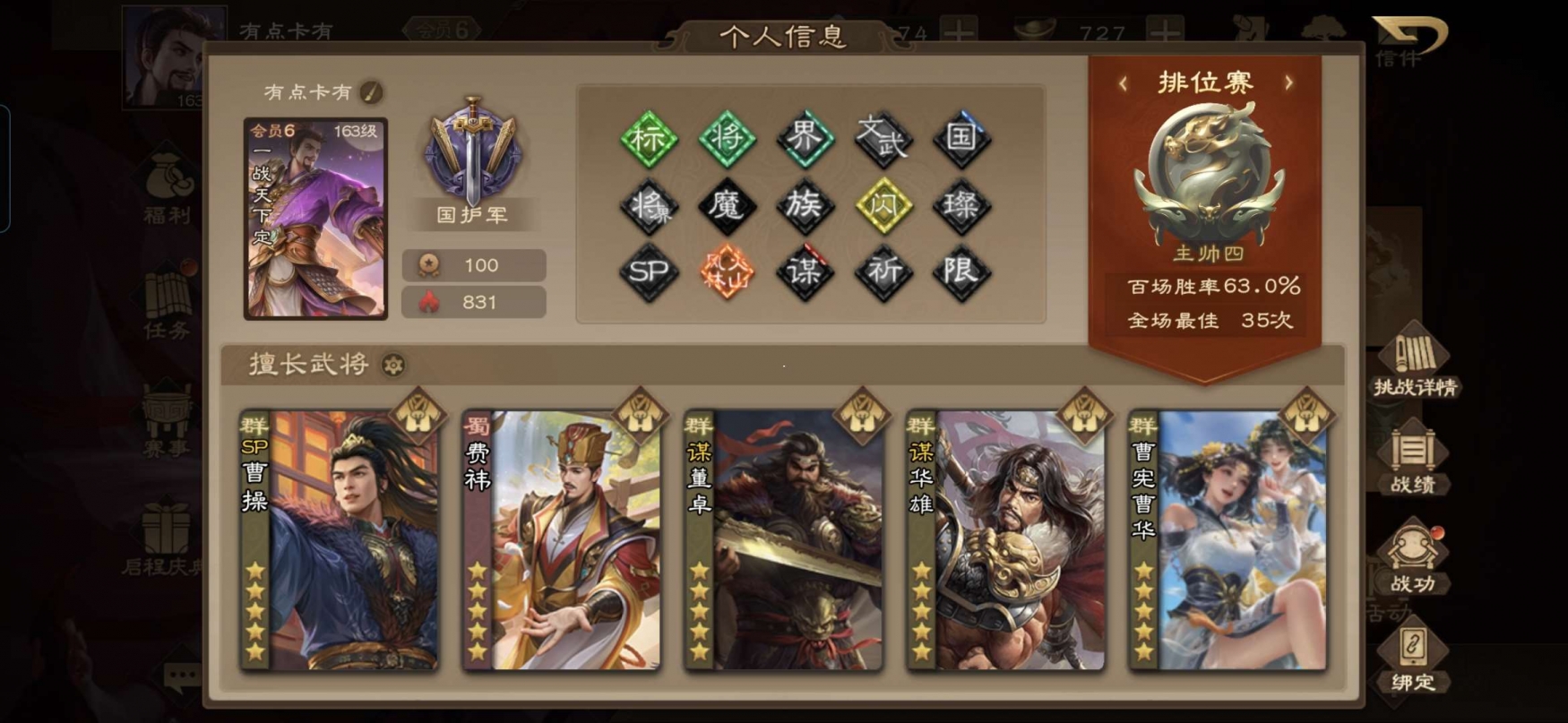Select the SP badge
Screen dimensions: 1568x723
648,271
